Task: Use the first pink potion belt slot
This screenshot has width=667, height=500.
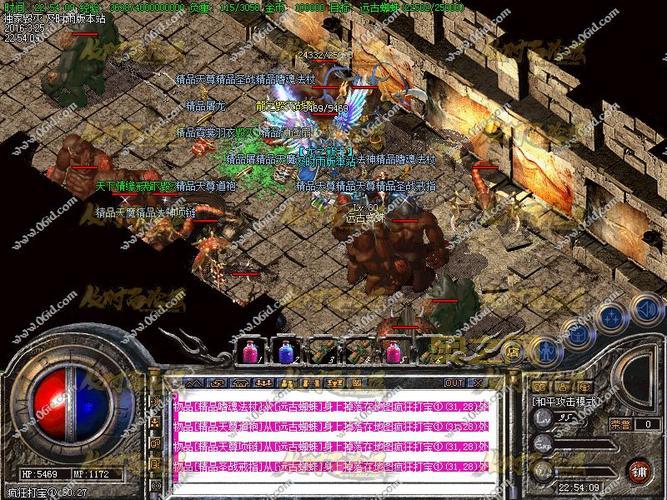Action: pos(250,352)
